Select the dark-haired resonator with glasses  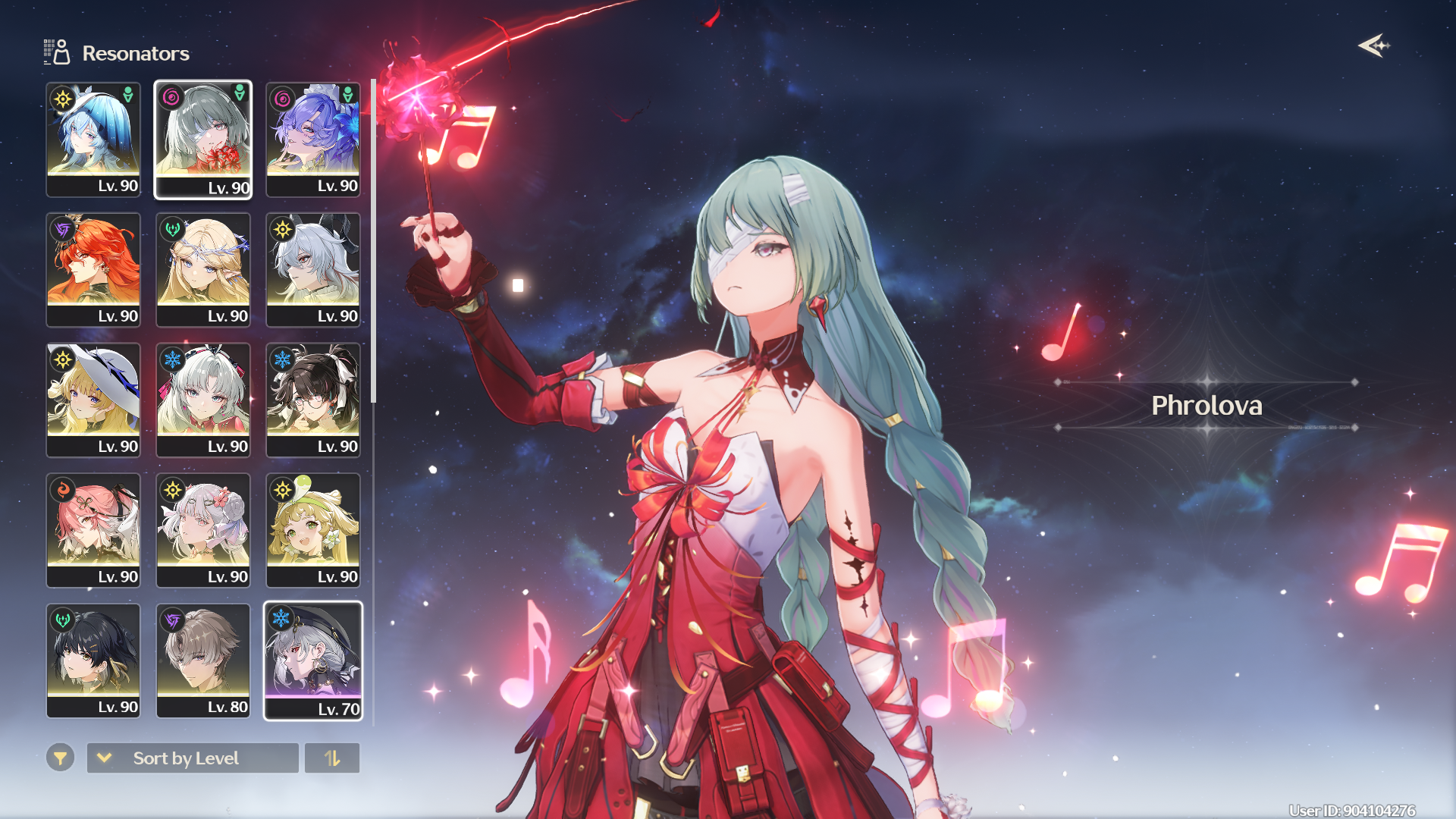tap(313, 400)
